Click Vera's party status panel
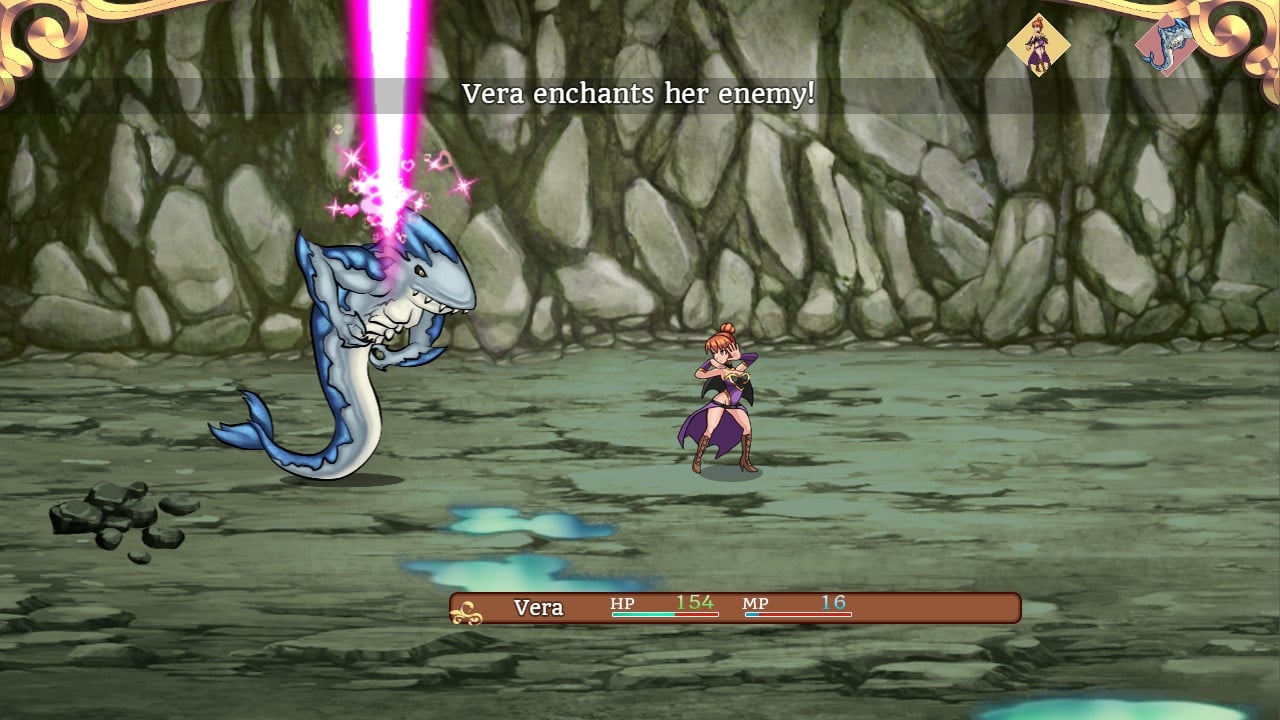 point(735,608)
